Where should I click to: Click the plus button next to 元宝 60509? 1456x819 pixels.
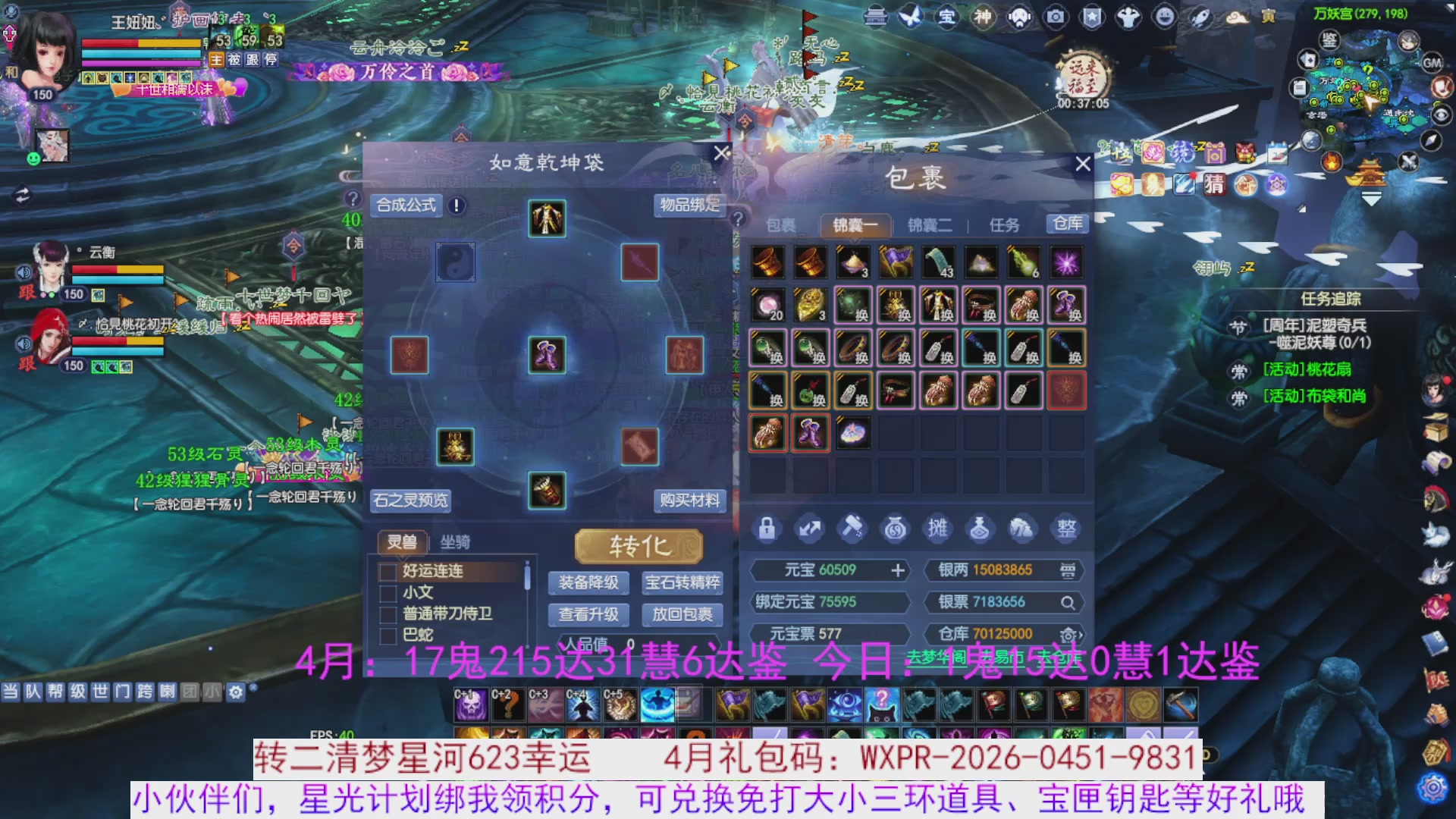pos(898,570)
